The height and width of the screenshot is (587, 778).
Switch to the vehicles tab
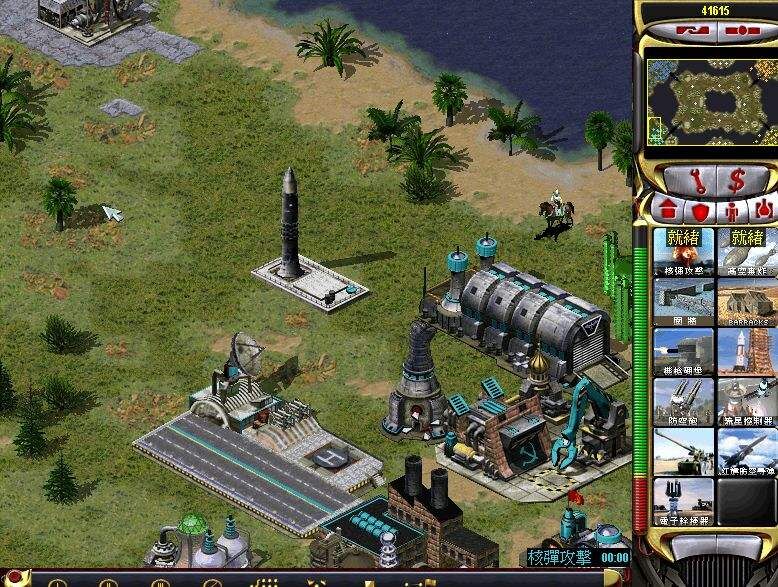[x=763, y=211]
